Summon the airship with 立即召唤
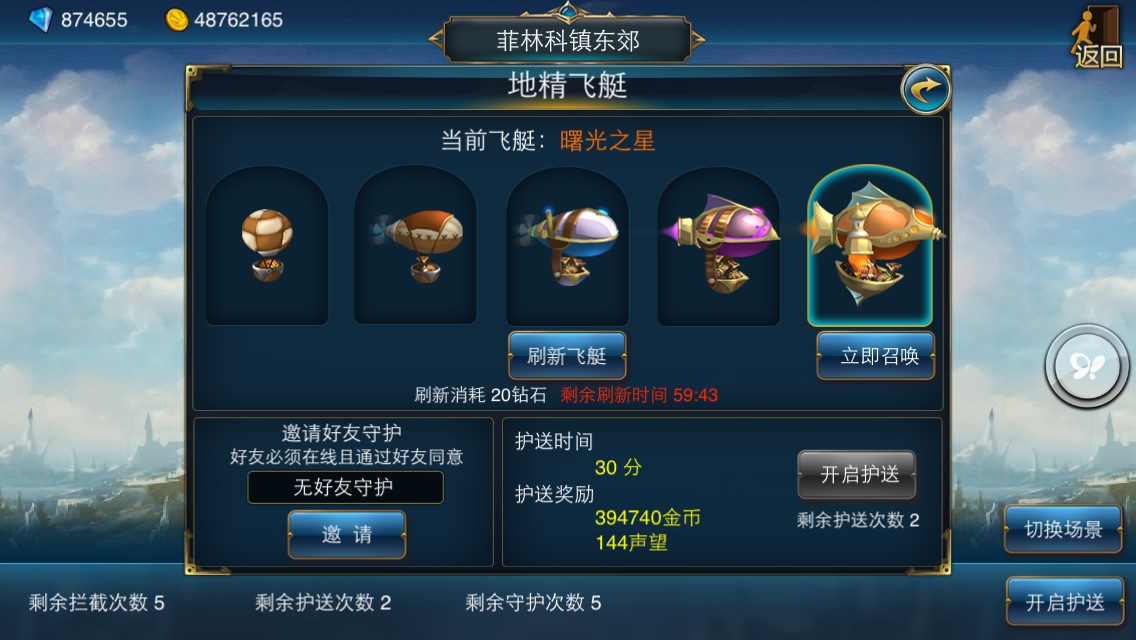This screenshot has height=640, width=1136. pyautogui.click(x=875, y=356)
